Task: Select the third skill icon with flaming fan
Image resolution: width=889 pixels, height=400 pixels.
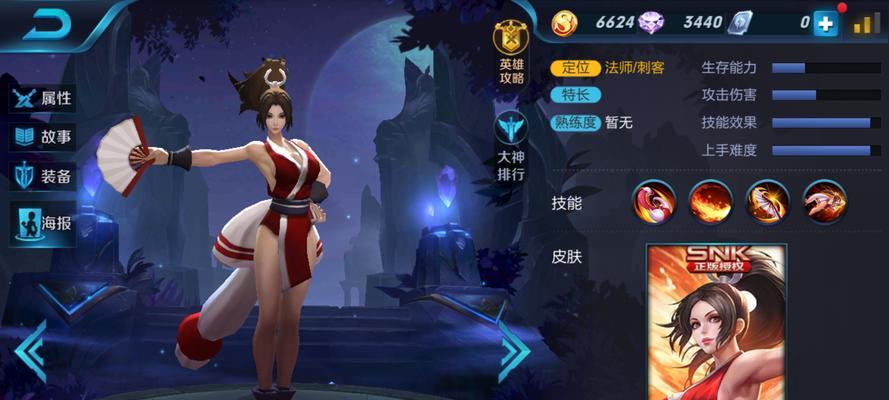Action: coord(768,202)
